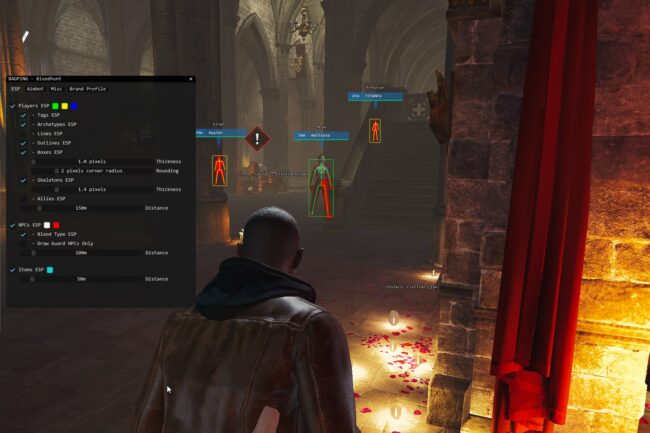Toggle the Skeletons ESP checkbox
This screenshot has width=650, height=433.
click(23, 180)
